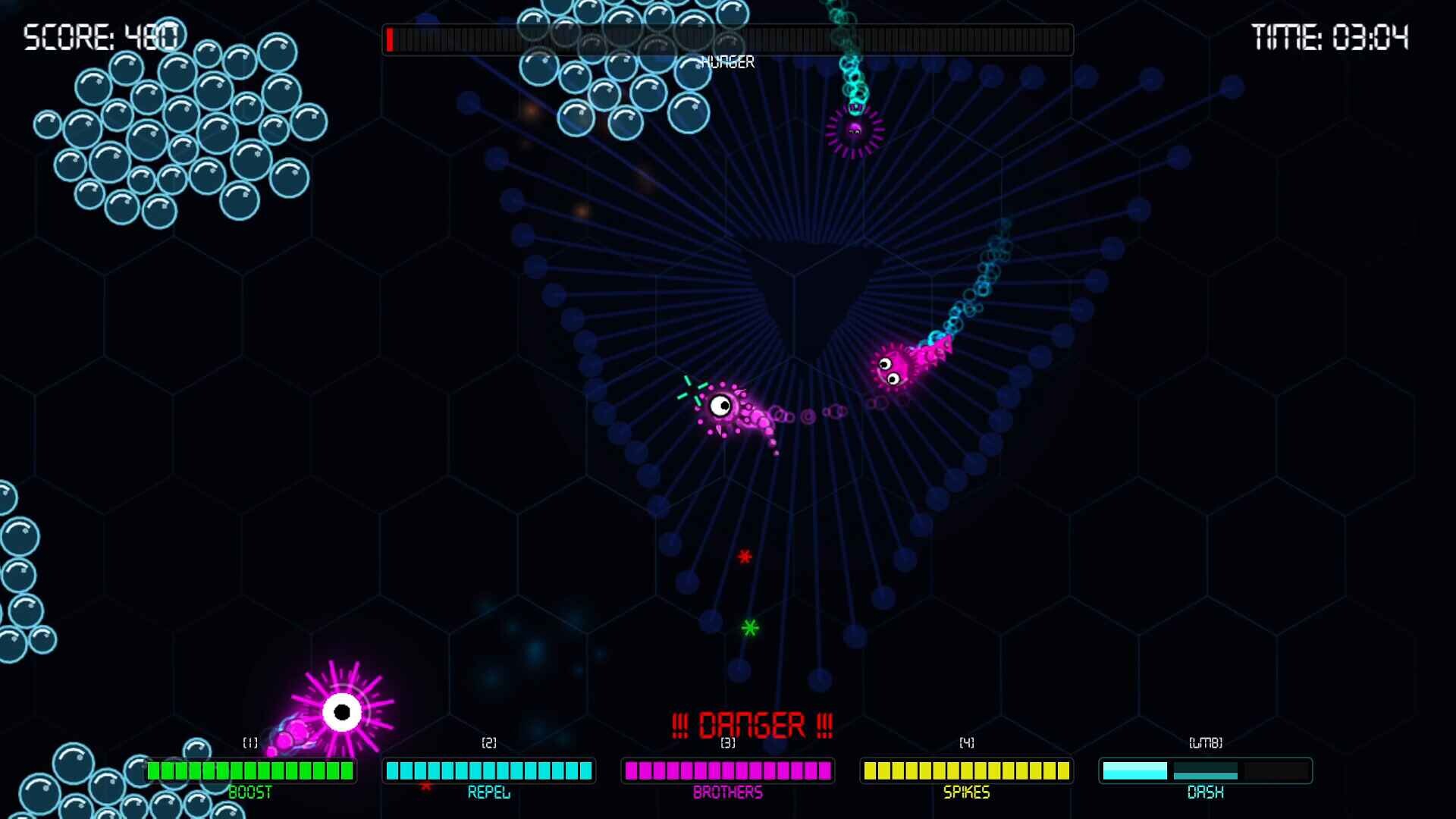Image resolution: width=1456 pixels, height=819 pixels.
Task: Trigger the Repel ability
Action: tap(489, 770)
